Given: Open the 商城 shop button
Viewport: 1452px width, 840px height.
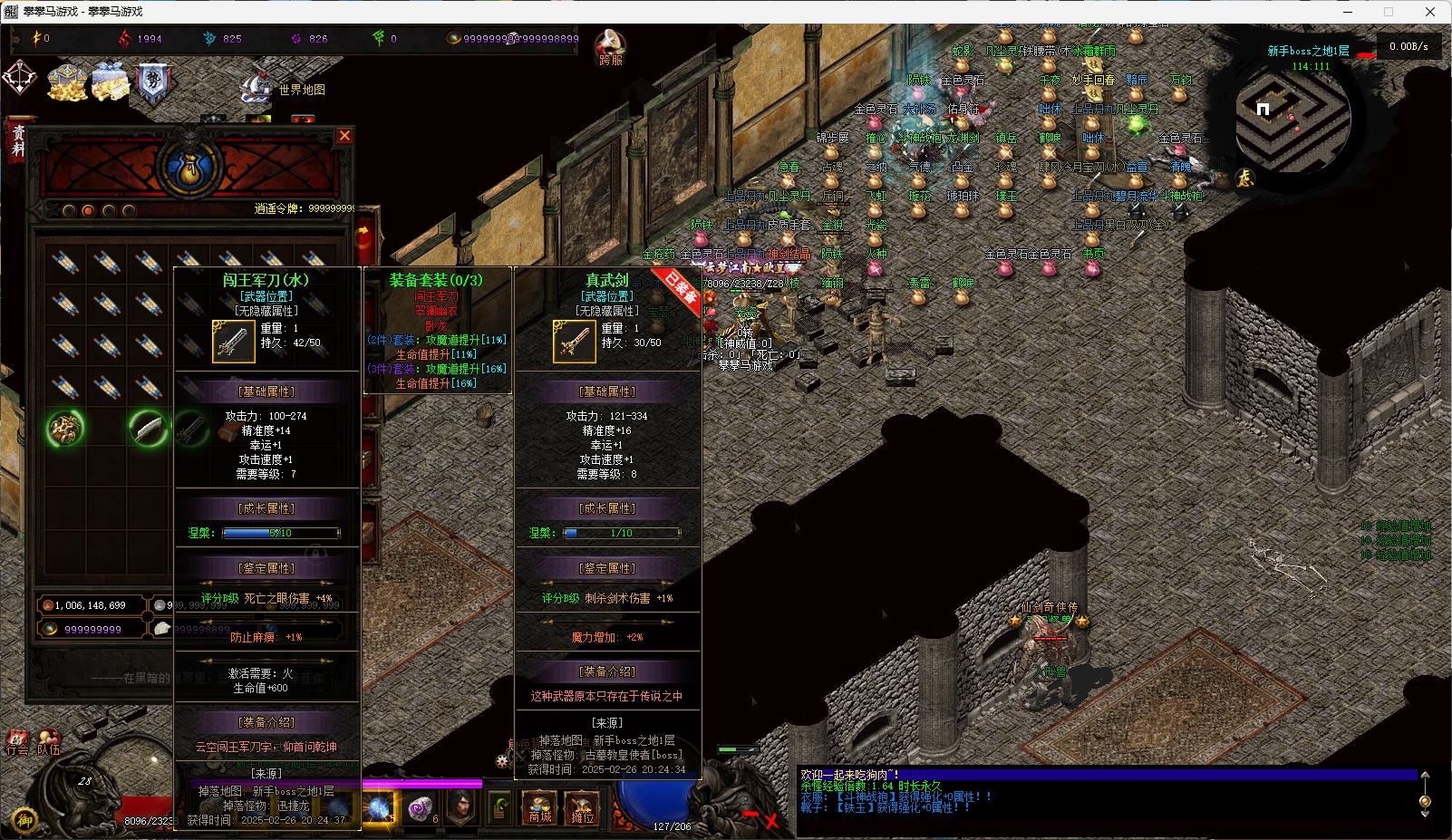Looking at the screenshot, I should (x=540, y=806).
